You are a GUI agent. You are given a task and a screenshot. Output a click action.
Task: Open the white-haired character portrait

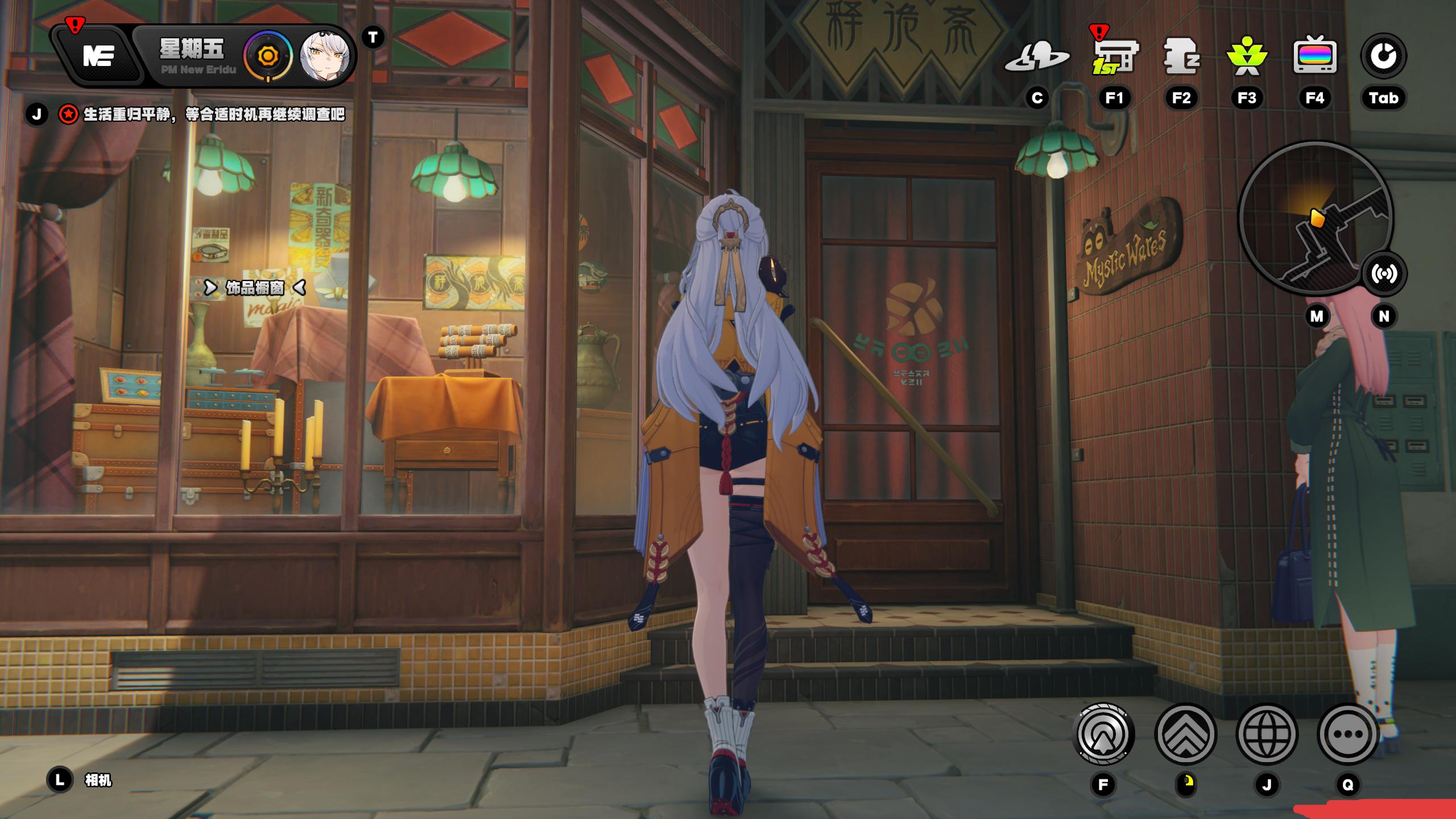325,56
